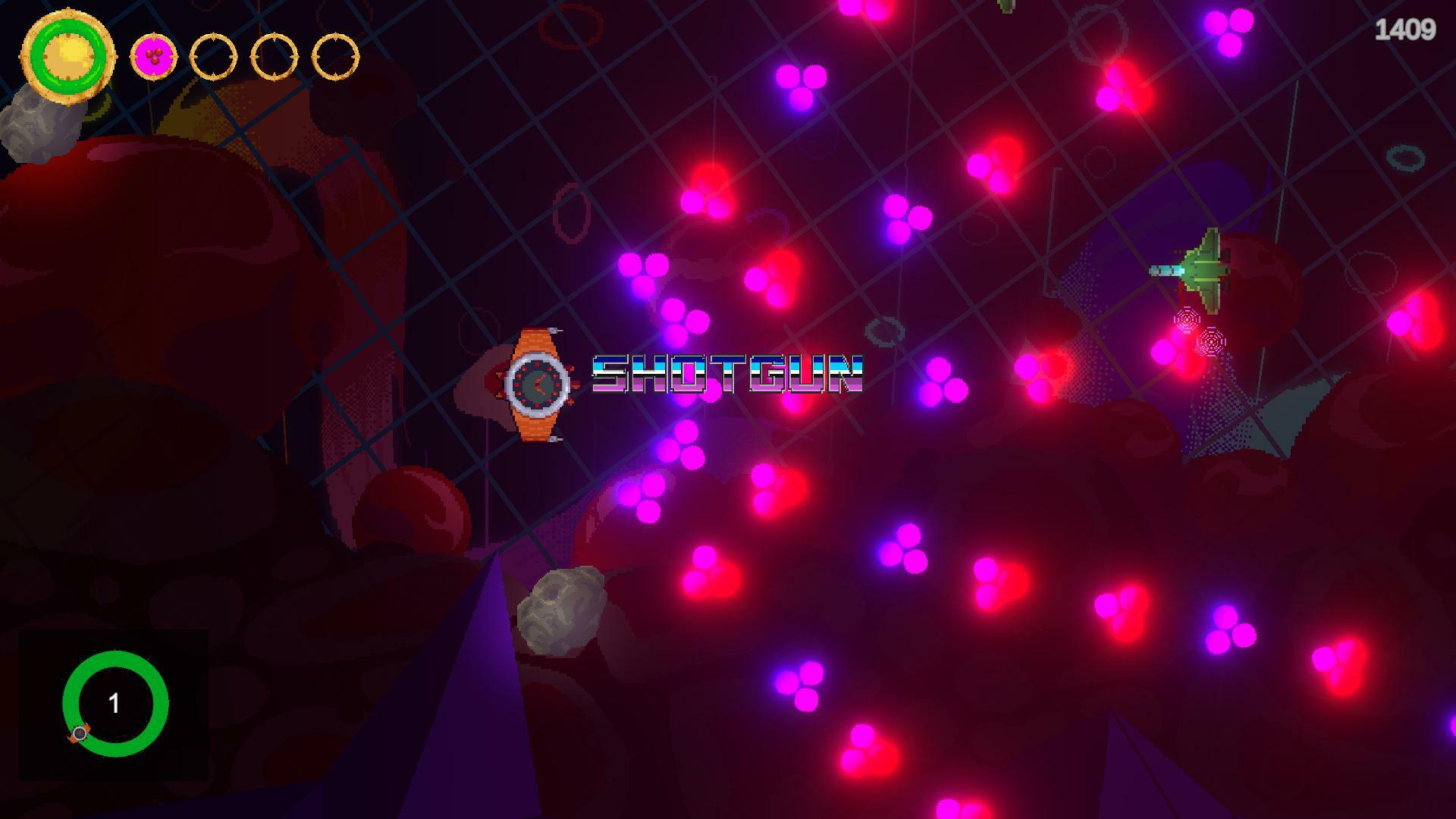
Task: Click the score counter showing 1409
Action: 1407,29
